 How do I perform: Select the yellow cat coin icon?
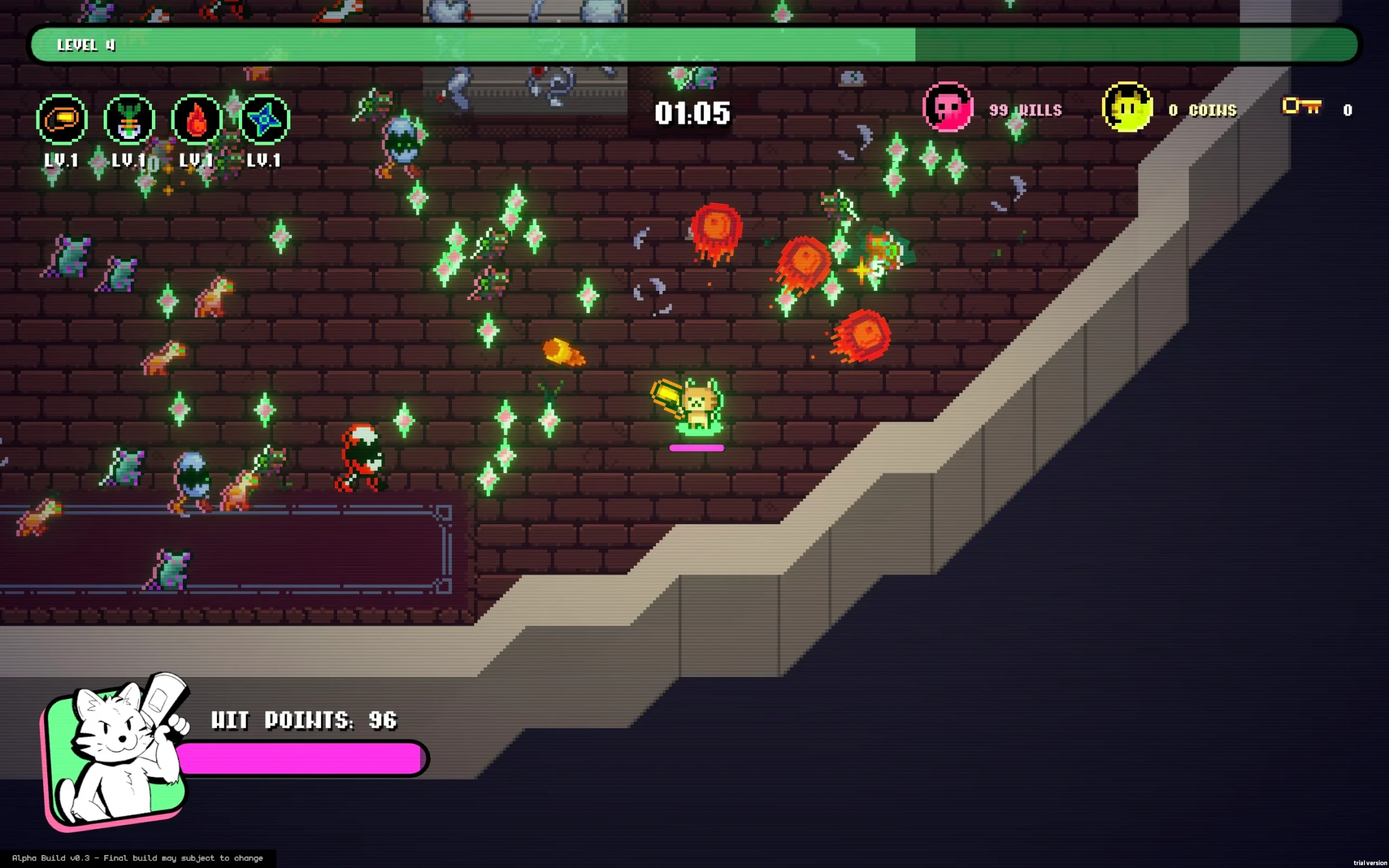(1127, 107)
